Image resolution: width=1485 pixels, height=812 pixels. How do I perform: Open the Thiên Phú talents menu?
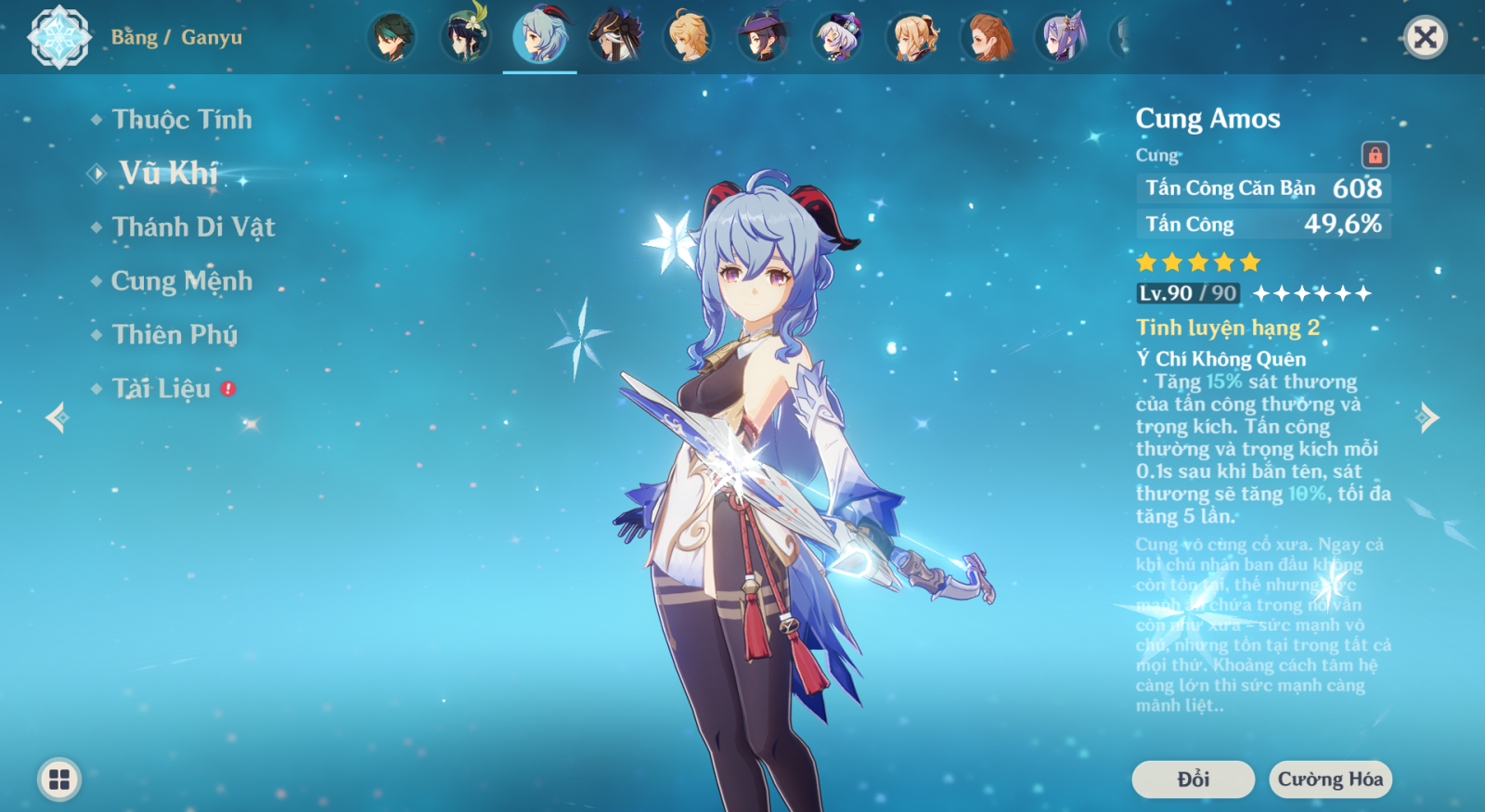(x=174, y=335)
